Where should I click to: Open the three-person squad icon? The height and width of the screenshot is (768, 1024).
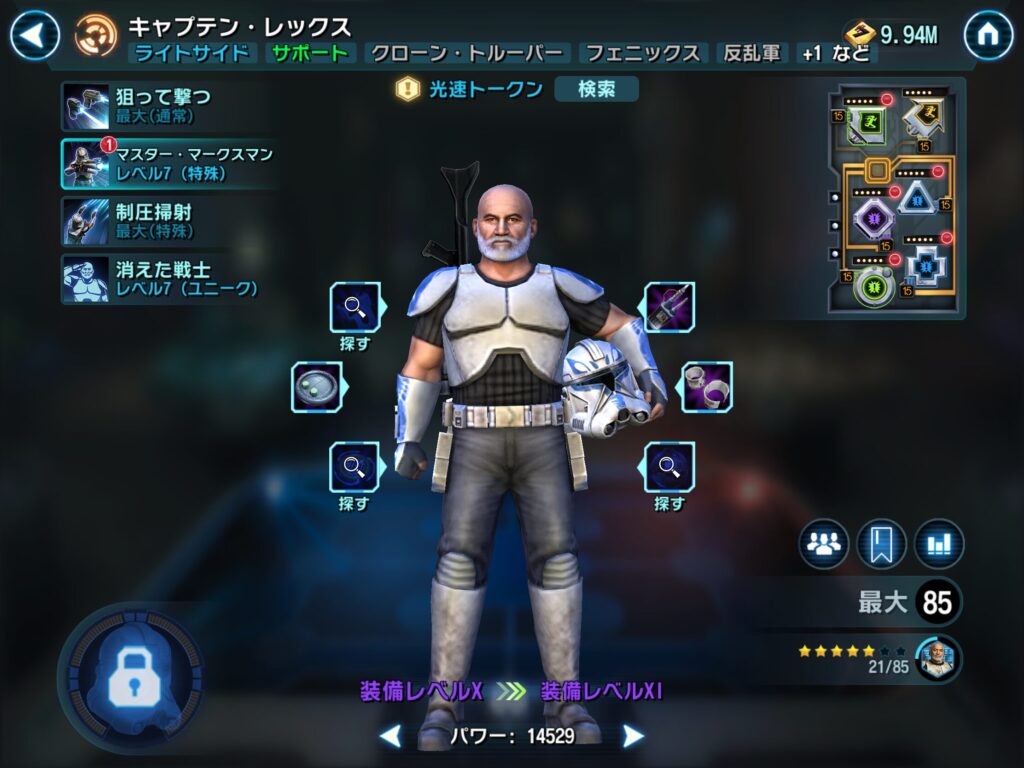click(823, 544)
